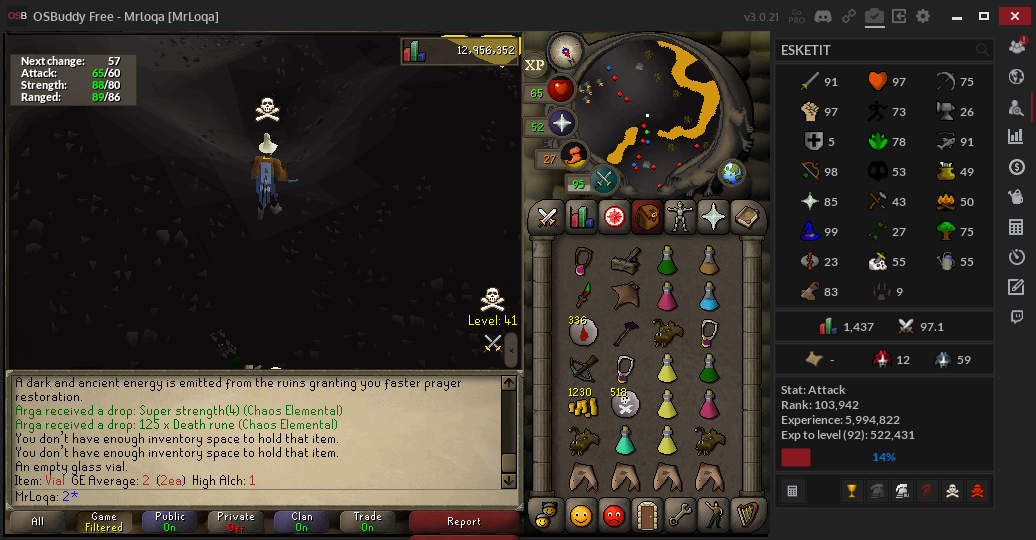Click the compass to face north

(567, 48)
